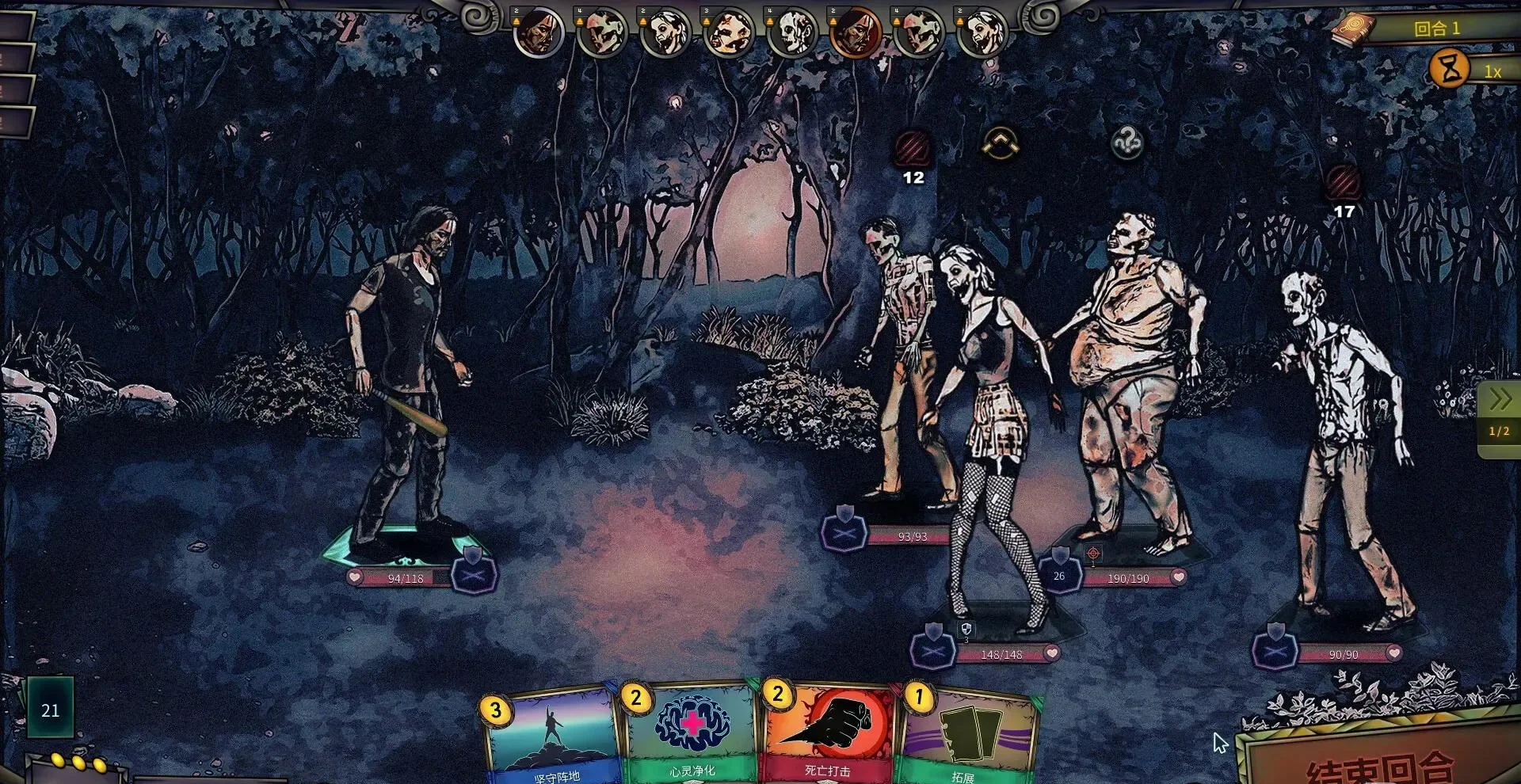Click the red-highlighted portrait in the top portrait row
This screenshot has height=784, width=1521.
tap(854, 33)
